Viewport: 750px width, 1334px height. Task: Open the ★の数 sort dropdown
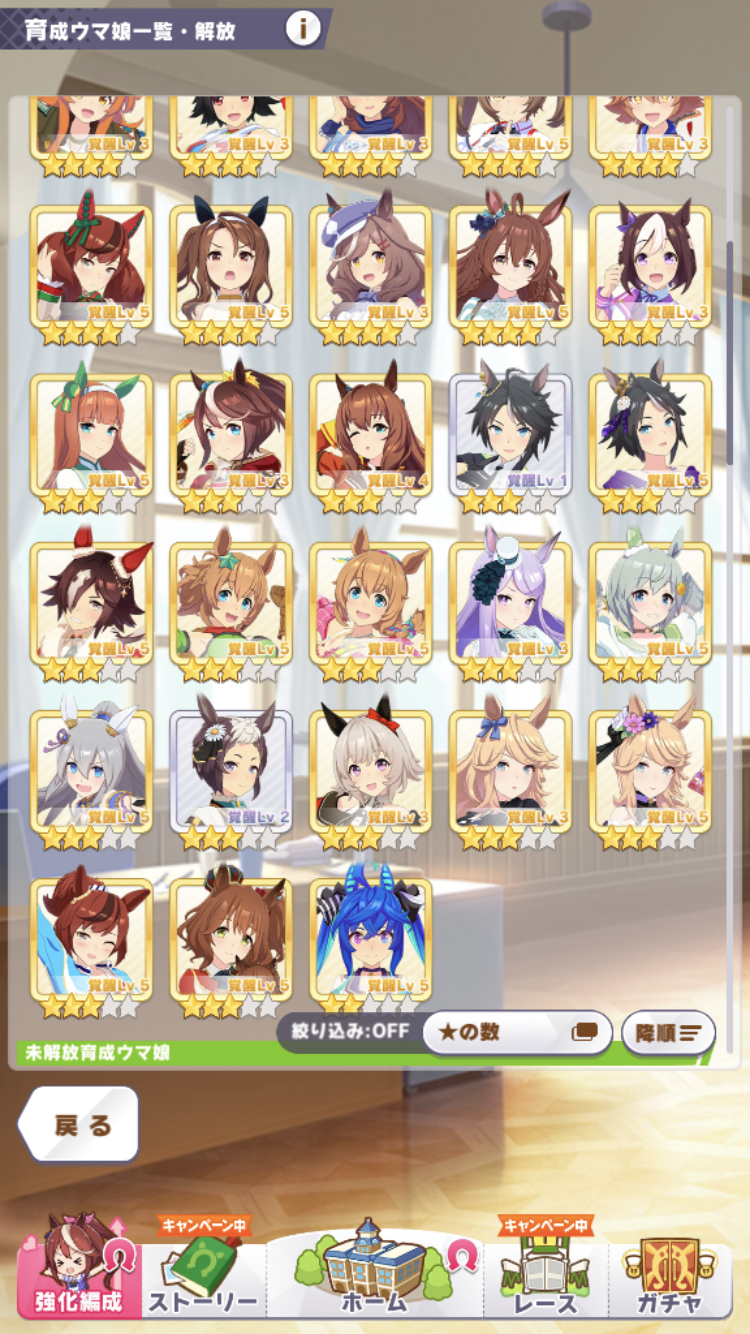tap(517, 1032)
